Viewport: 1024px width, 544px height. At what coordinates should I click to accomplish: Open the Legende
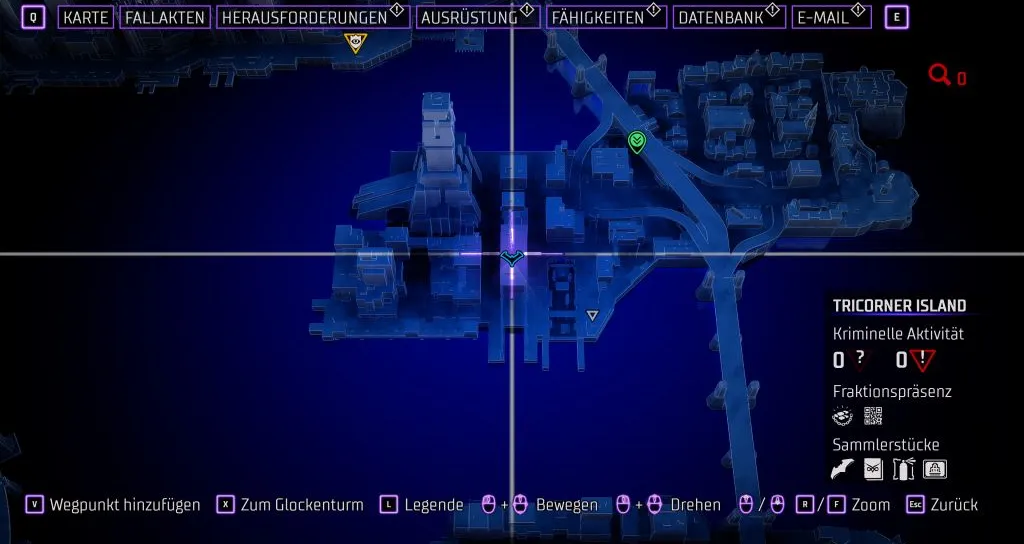tap(433, 505)
